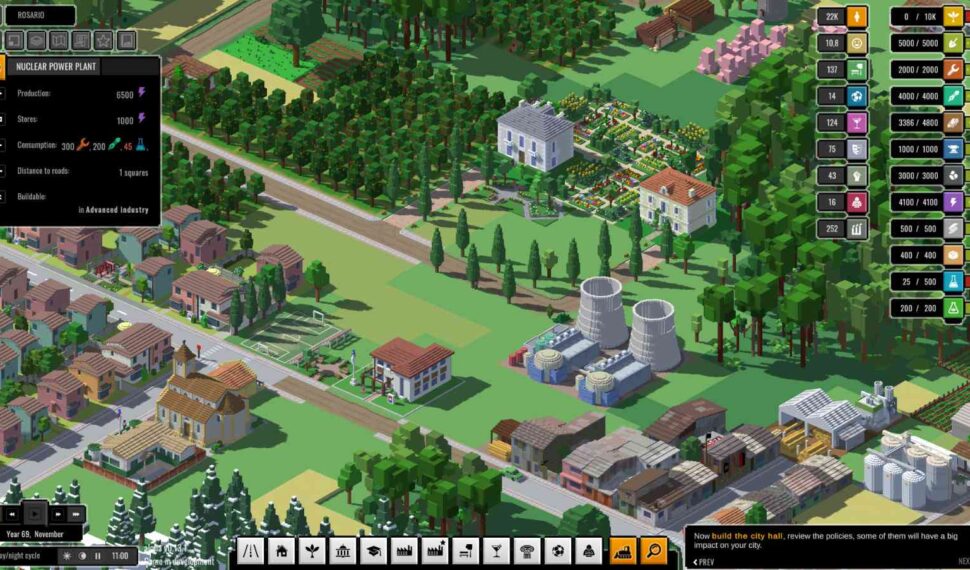Activate the orange bulldozer demolish tool
This screenshot has height=570, width=970.
click(622, 550)
